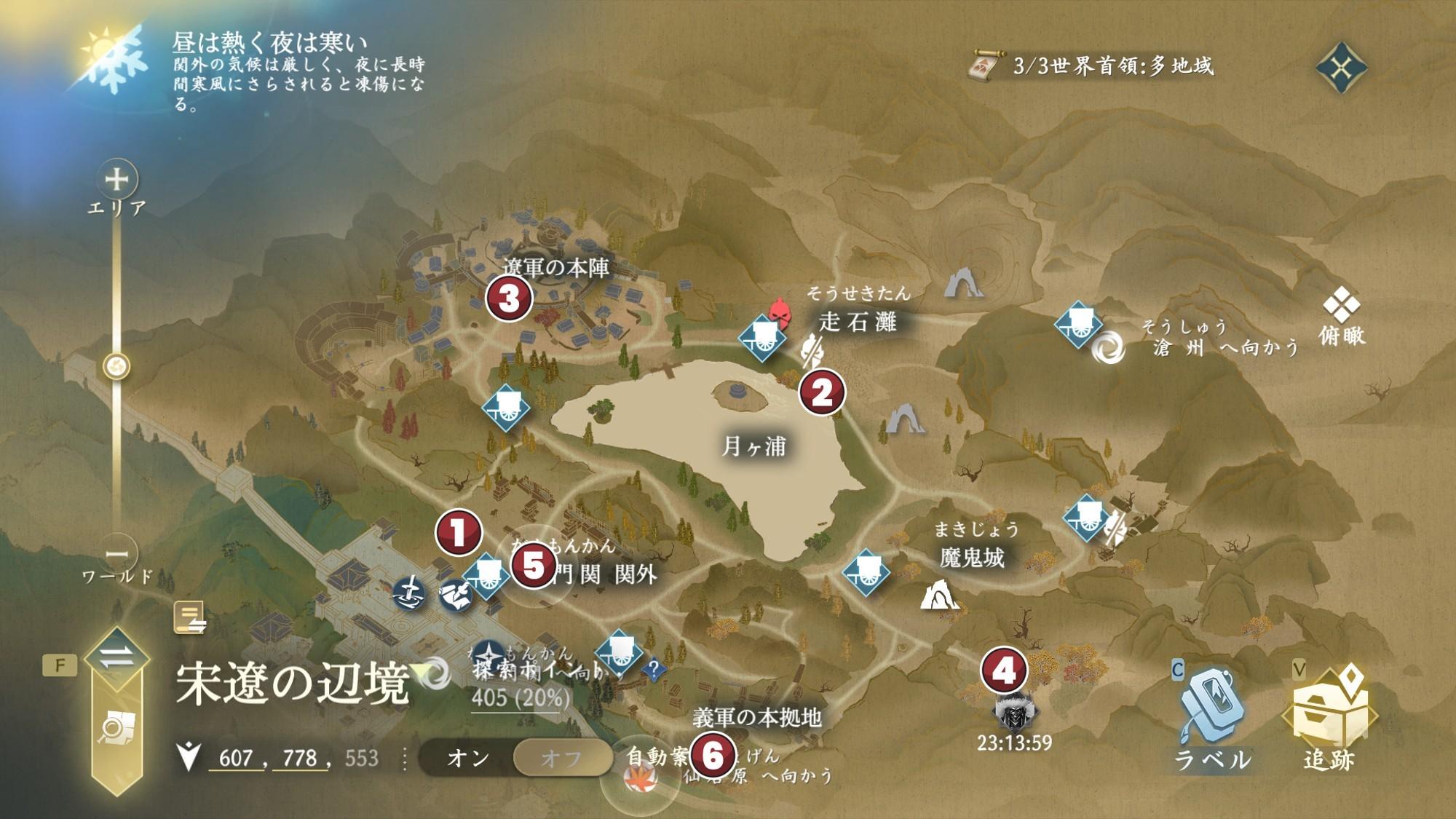Open the yellow scroll notes icon
This screenshot has width=1456, height=819.
(190, 618)
